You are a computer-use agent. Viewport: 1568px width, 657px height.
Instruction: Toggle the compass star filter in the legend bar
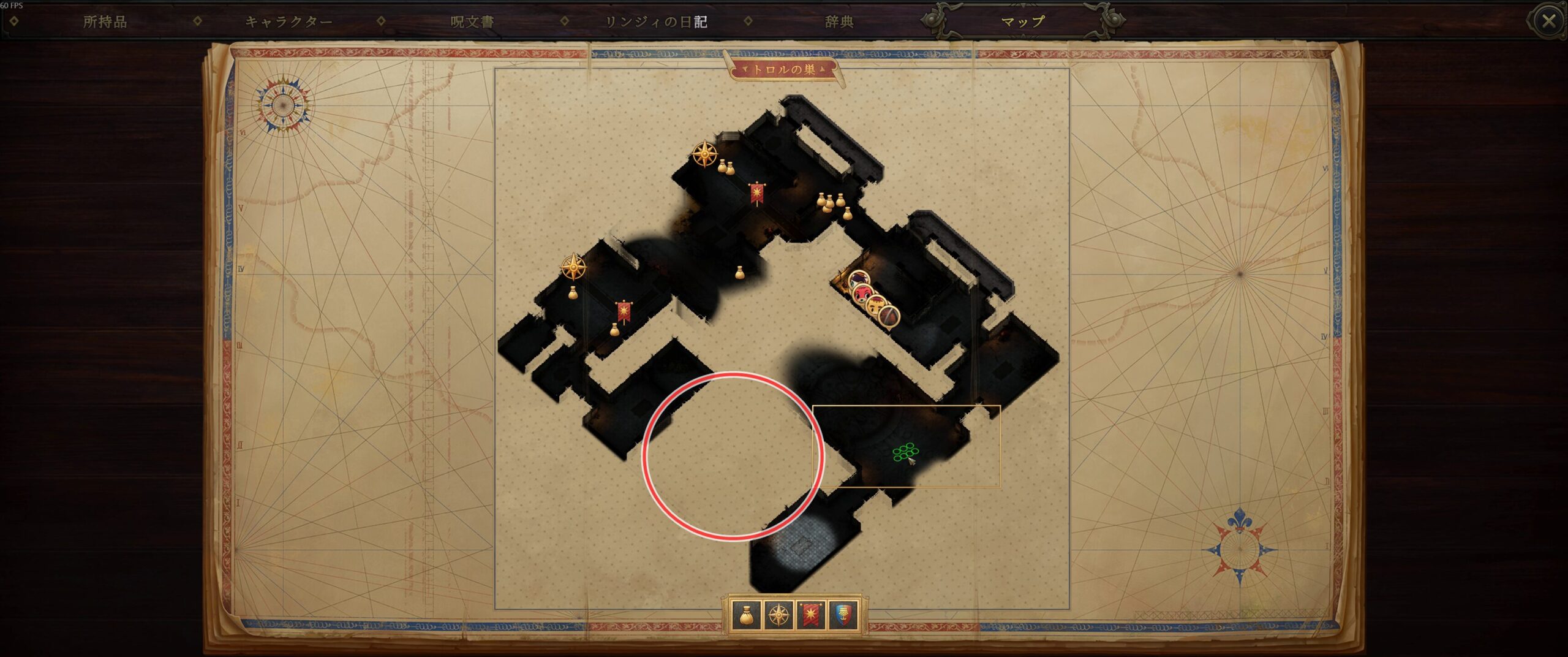click(x=778, y=615)
